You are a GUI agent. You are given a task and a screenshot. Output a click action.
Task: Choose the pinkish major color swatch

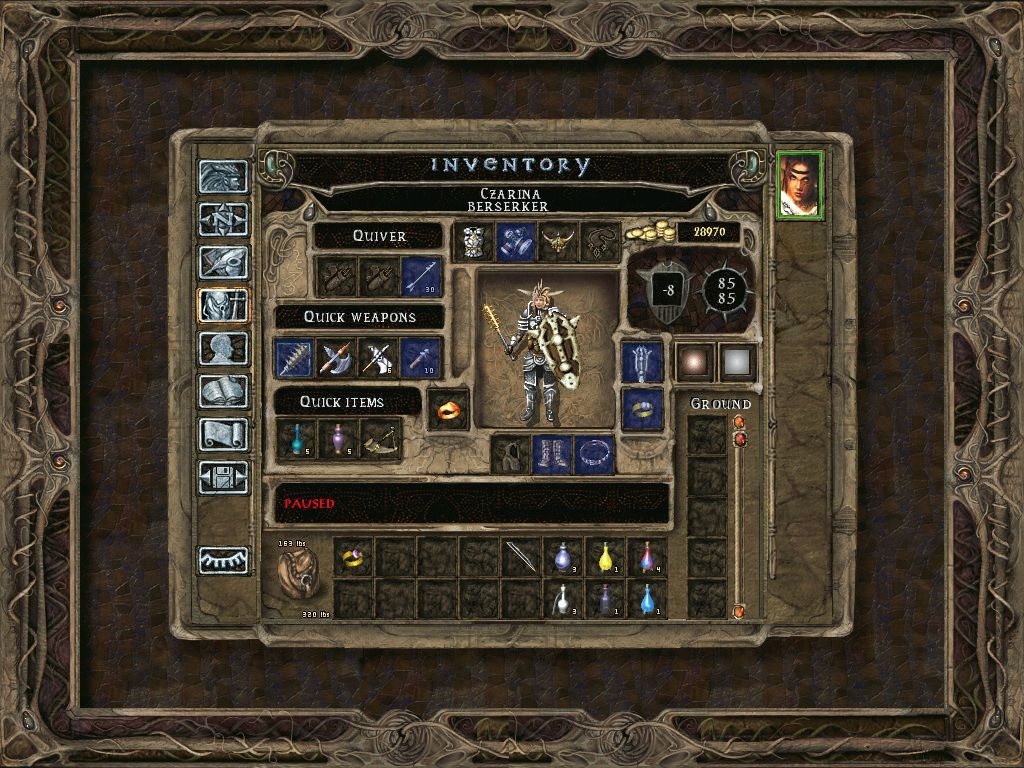[695, 362]
